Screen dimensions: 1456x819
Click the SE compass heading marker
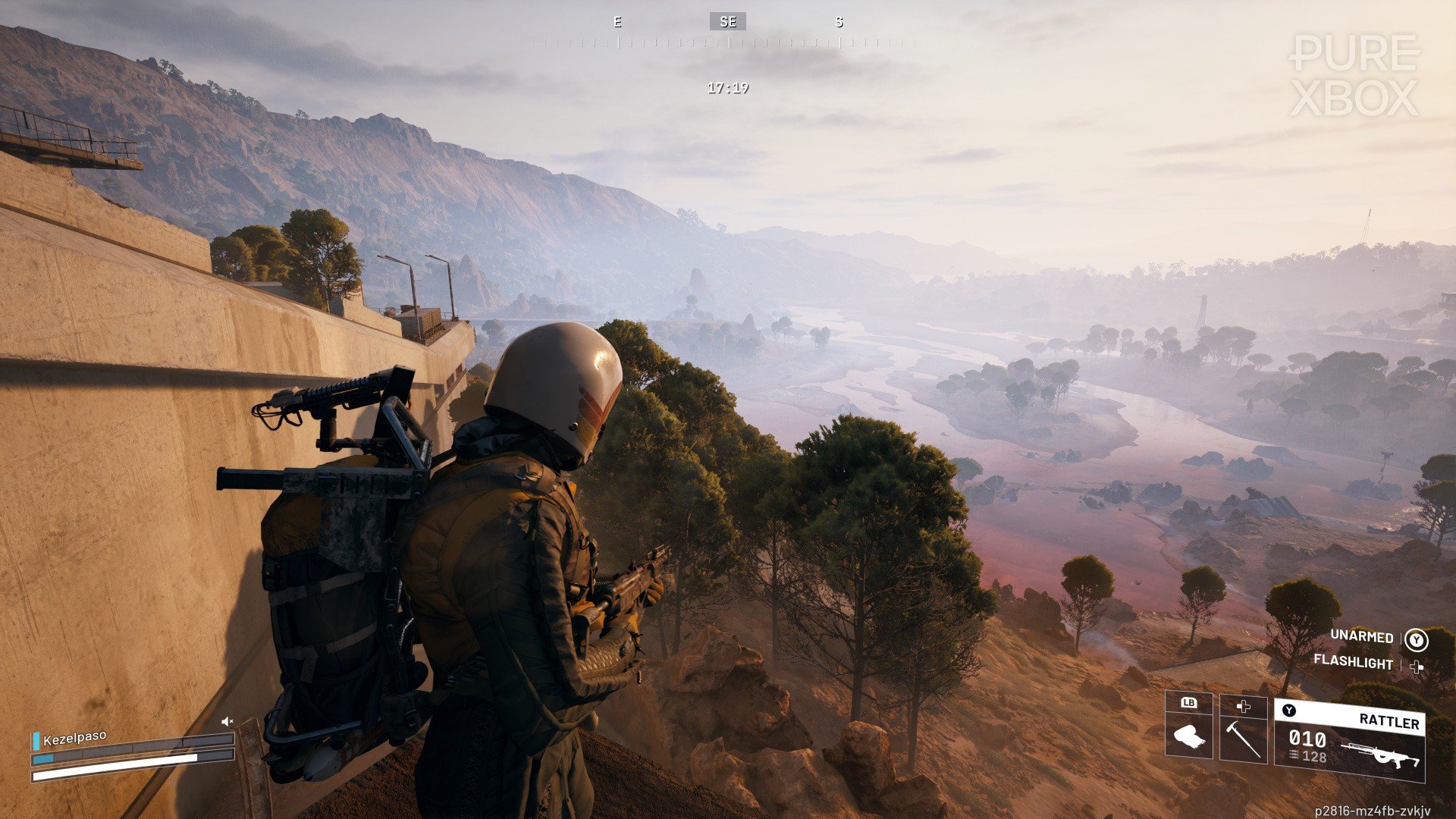point(728,22)
